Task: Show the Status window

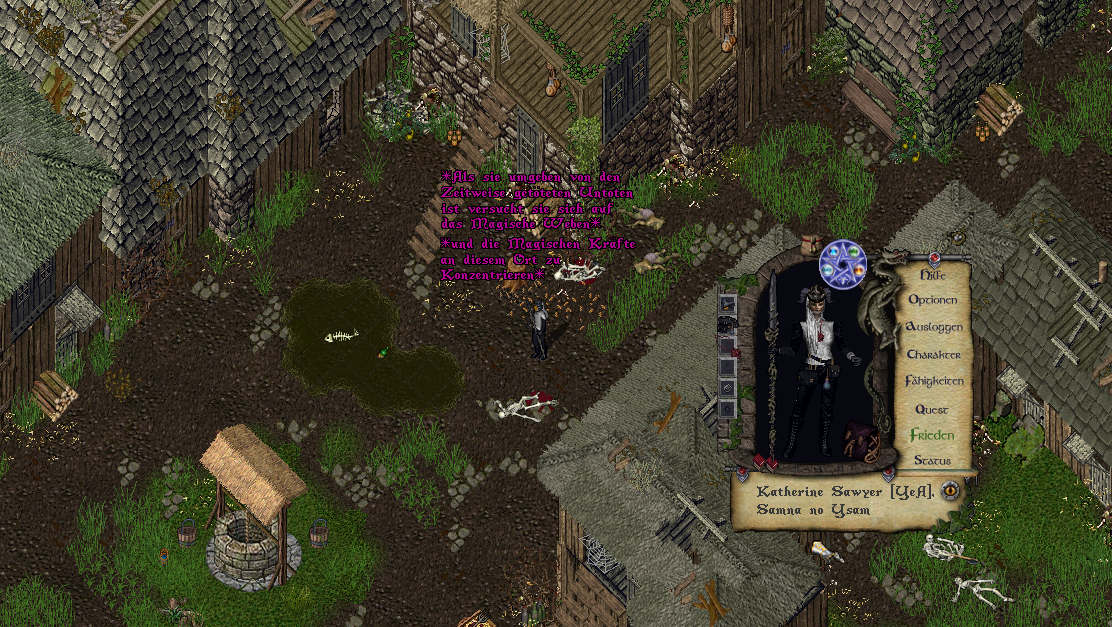Action: [932, 461]
